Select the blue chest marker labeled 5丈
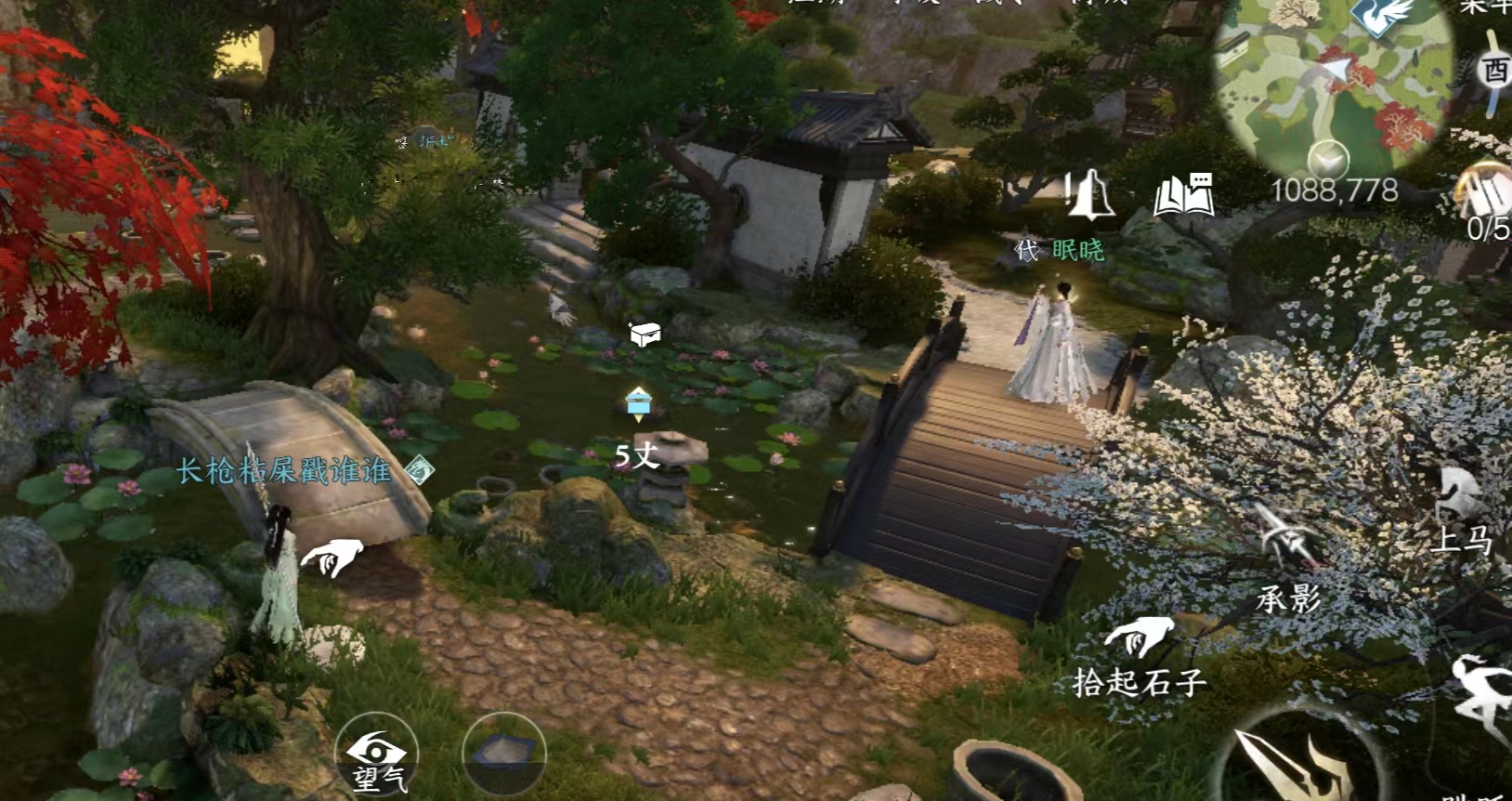Screen dimensions: 1512x801 638,403
